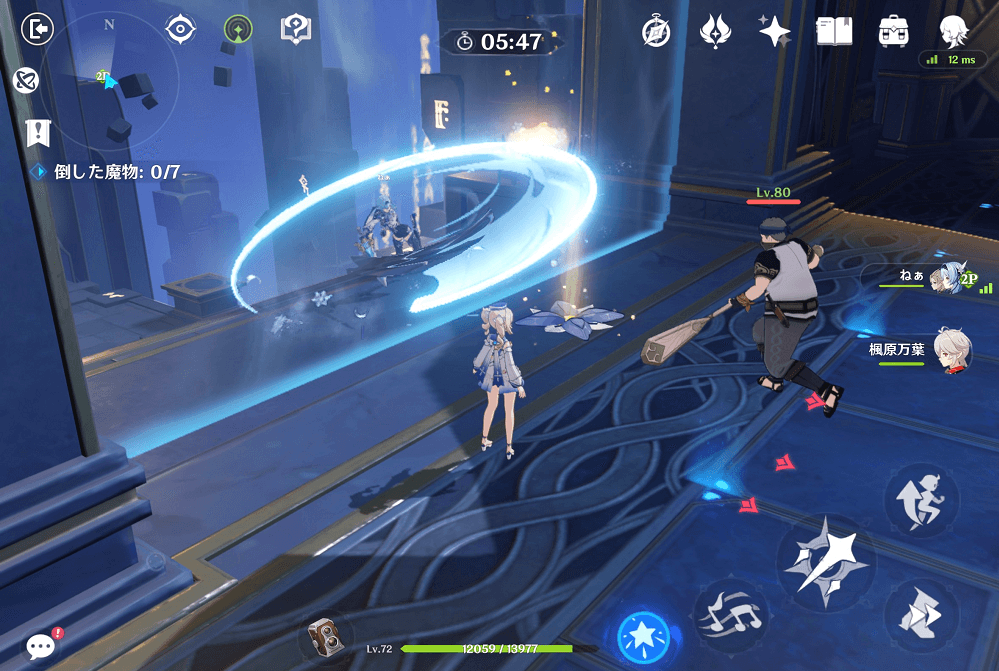Viewport: 999px width, 671px height.
Task: Open the backpack inventory
Action: 893,31
